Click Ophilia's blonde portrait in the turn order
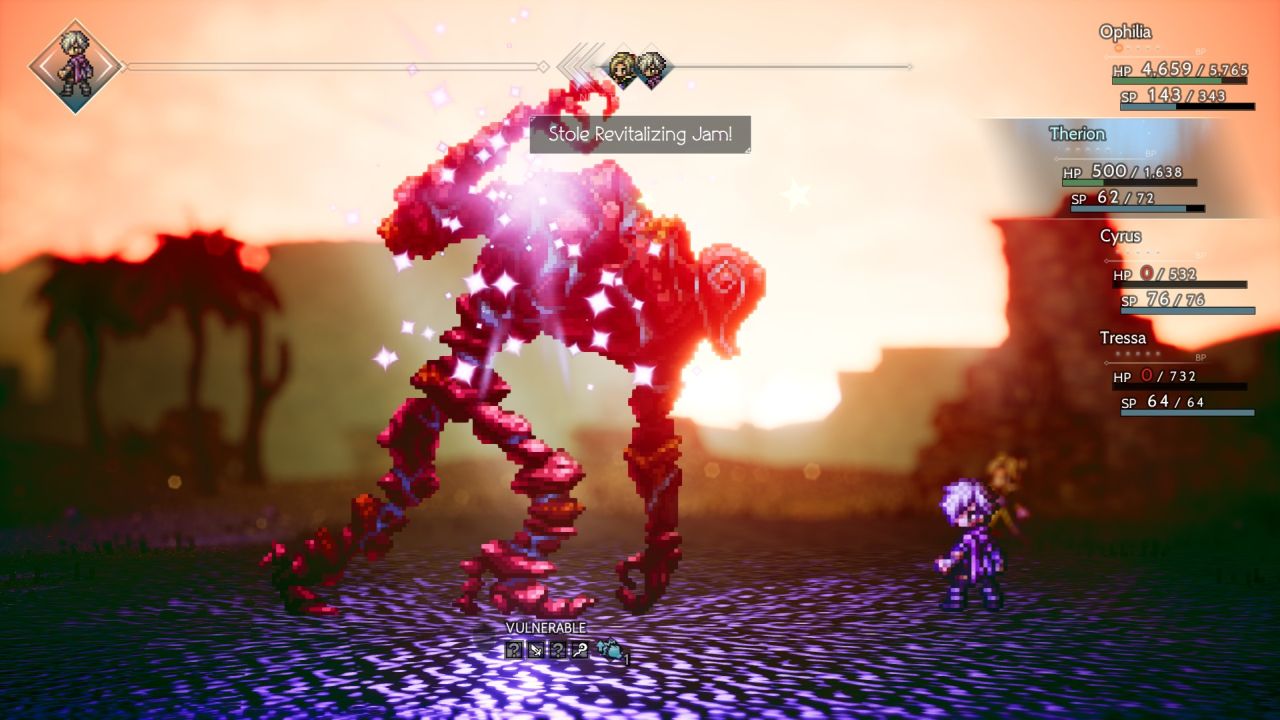1280x720 pixels. [x=623, y=69]
